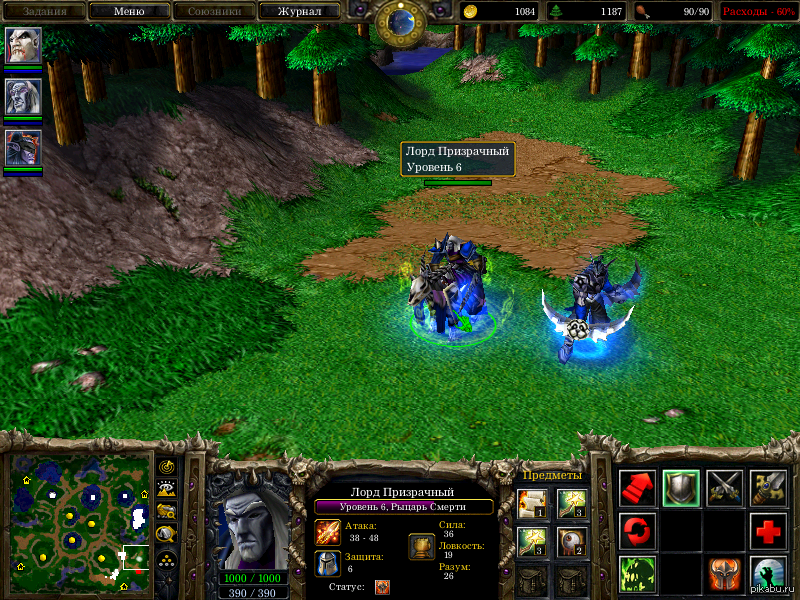Cast the green skull Death Coil ability
The image size is (800, 600).
[637, 574]
